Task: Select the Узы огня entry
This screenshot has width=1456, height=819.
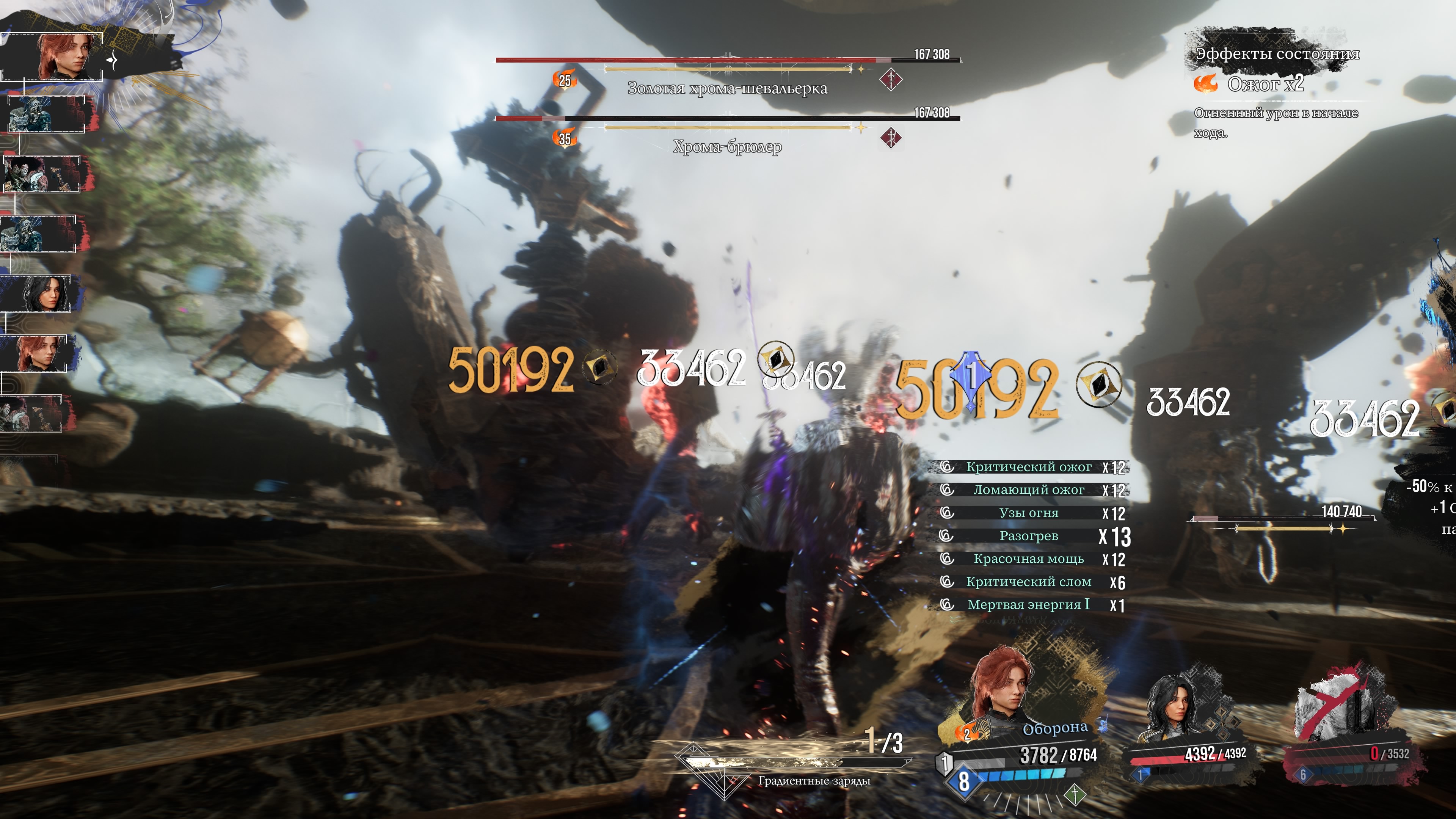Action: coord(1028,513)
